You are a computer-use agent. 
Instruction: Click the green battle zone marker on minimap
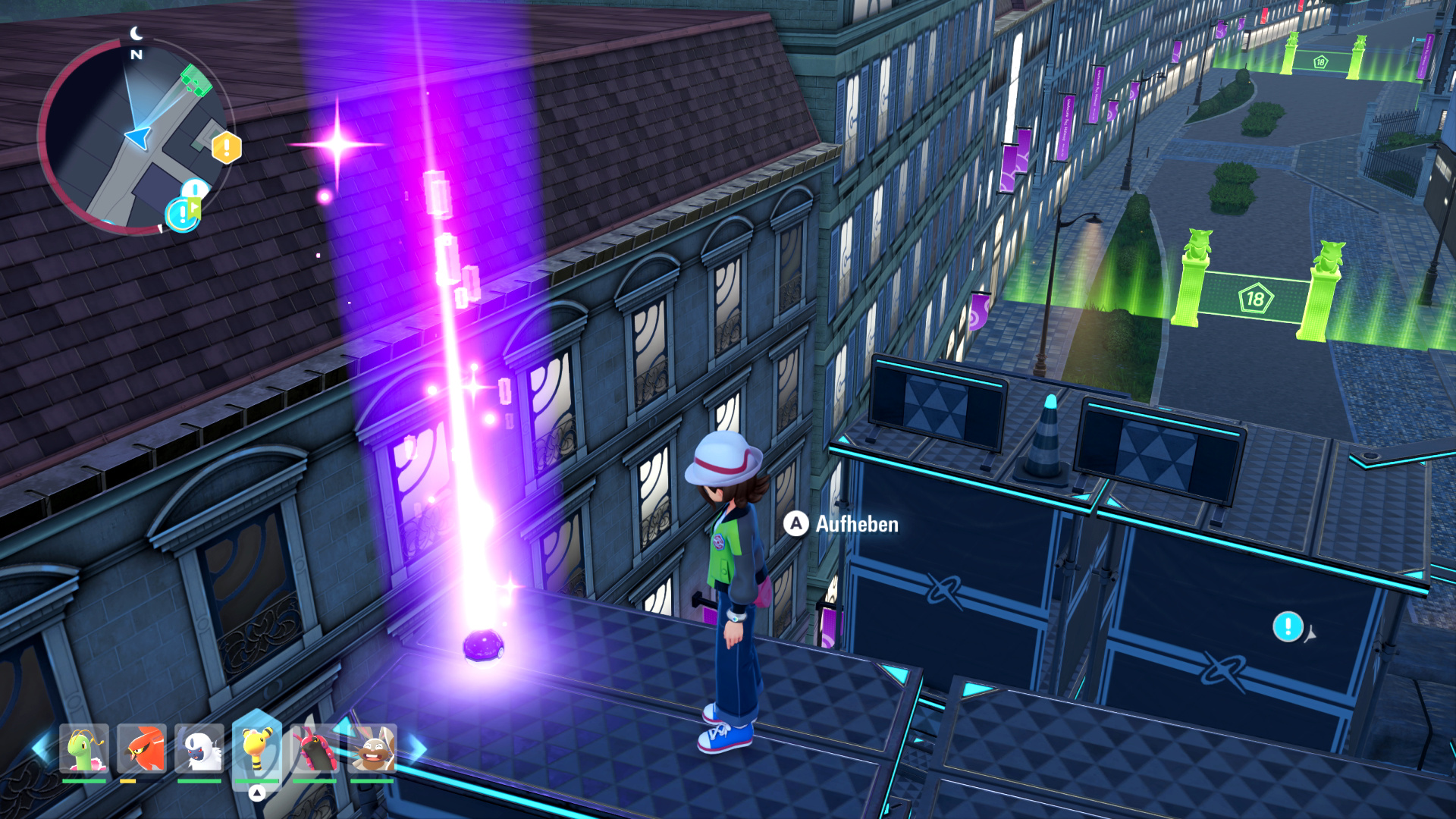pyautogui.click(x=196, y=80)
